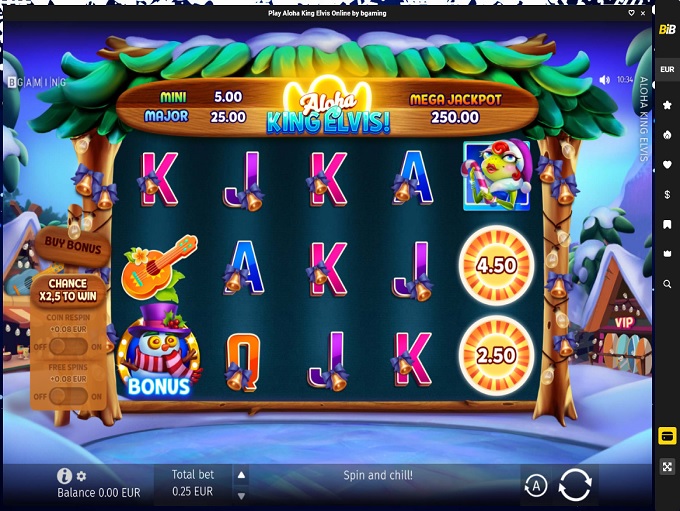Viewport: 680px width, 511px height.
Task: Toggle fullscreen with the expand icon
Action: 667,467
